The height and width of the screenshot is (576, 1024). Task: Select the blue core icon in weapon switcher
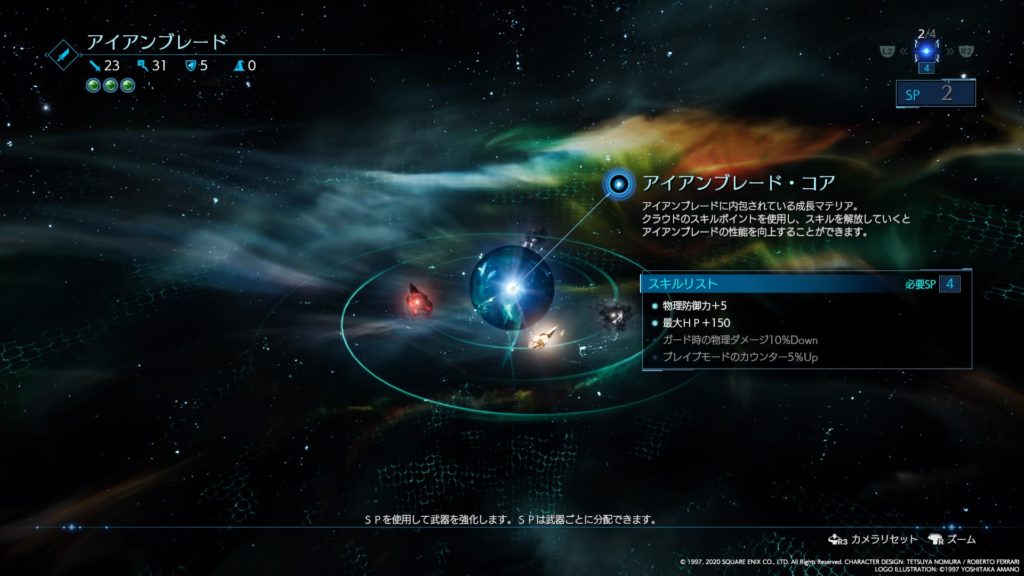pyautogui.click(x=927, y=50)
